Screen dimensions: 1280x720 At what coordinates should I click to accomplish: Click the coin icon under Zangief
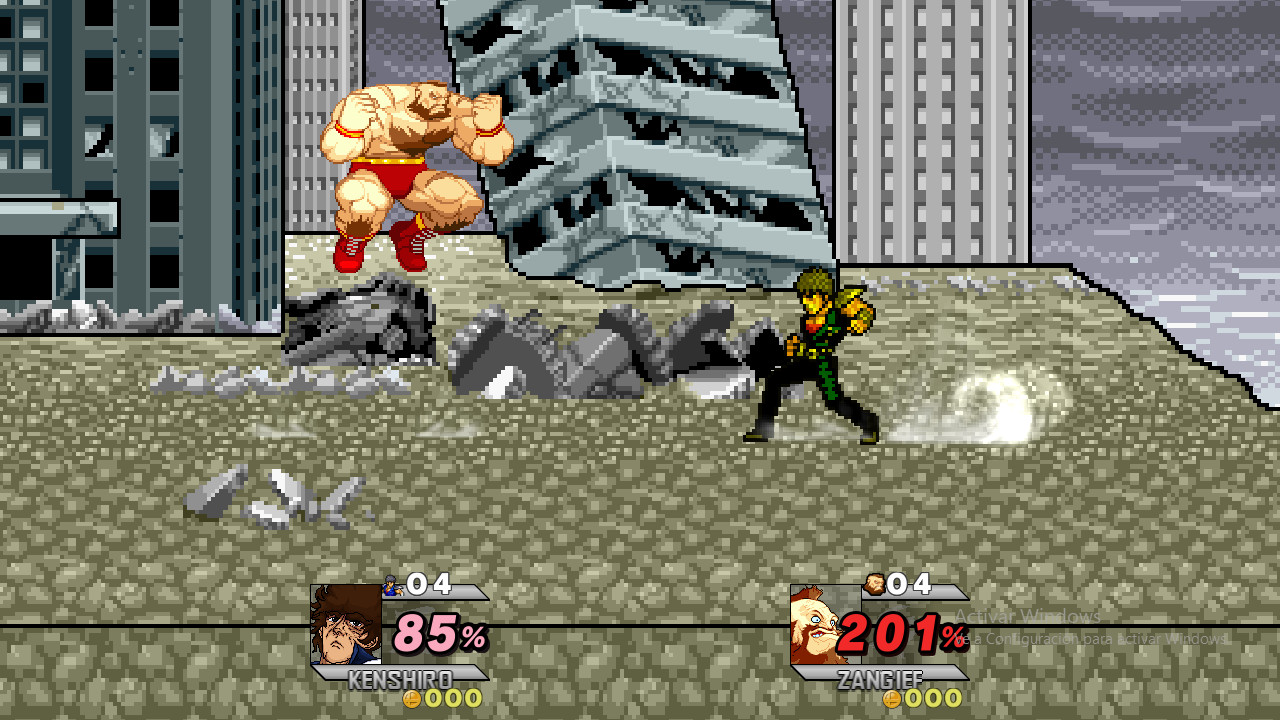coord(891,701)
